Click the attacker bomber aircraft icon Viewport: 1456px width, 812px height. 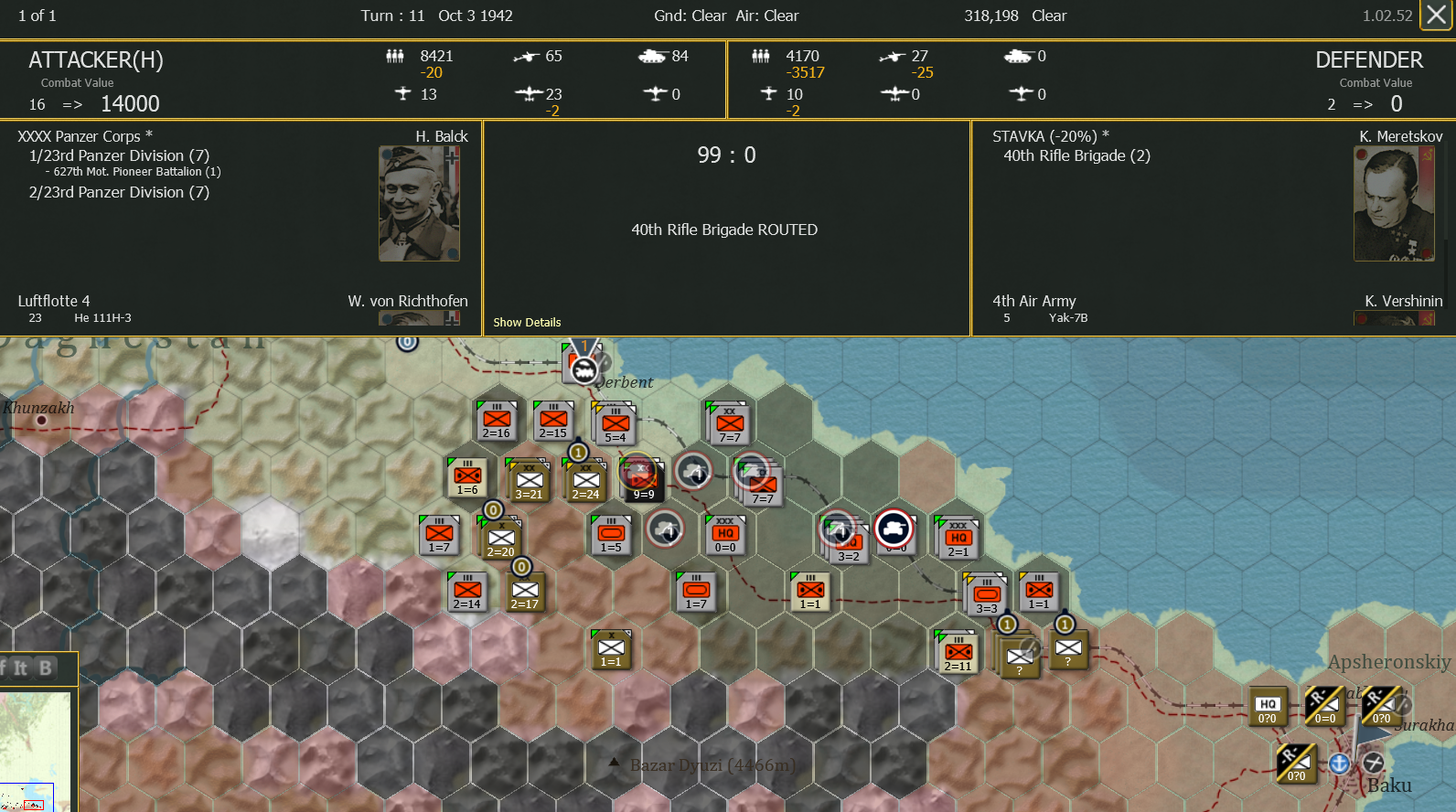[529, 93]
